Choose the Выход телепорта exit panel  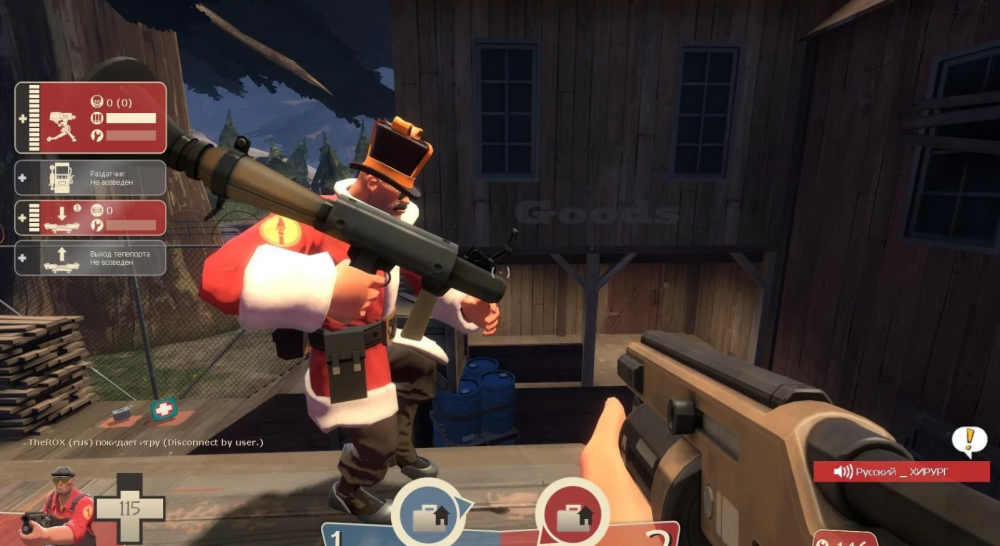pos(91,257)
